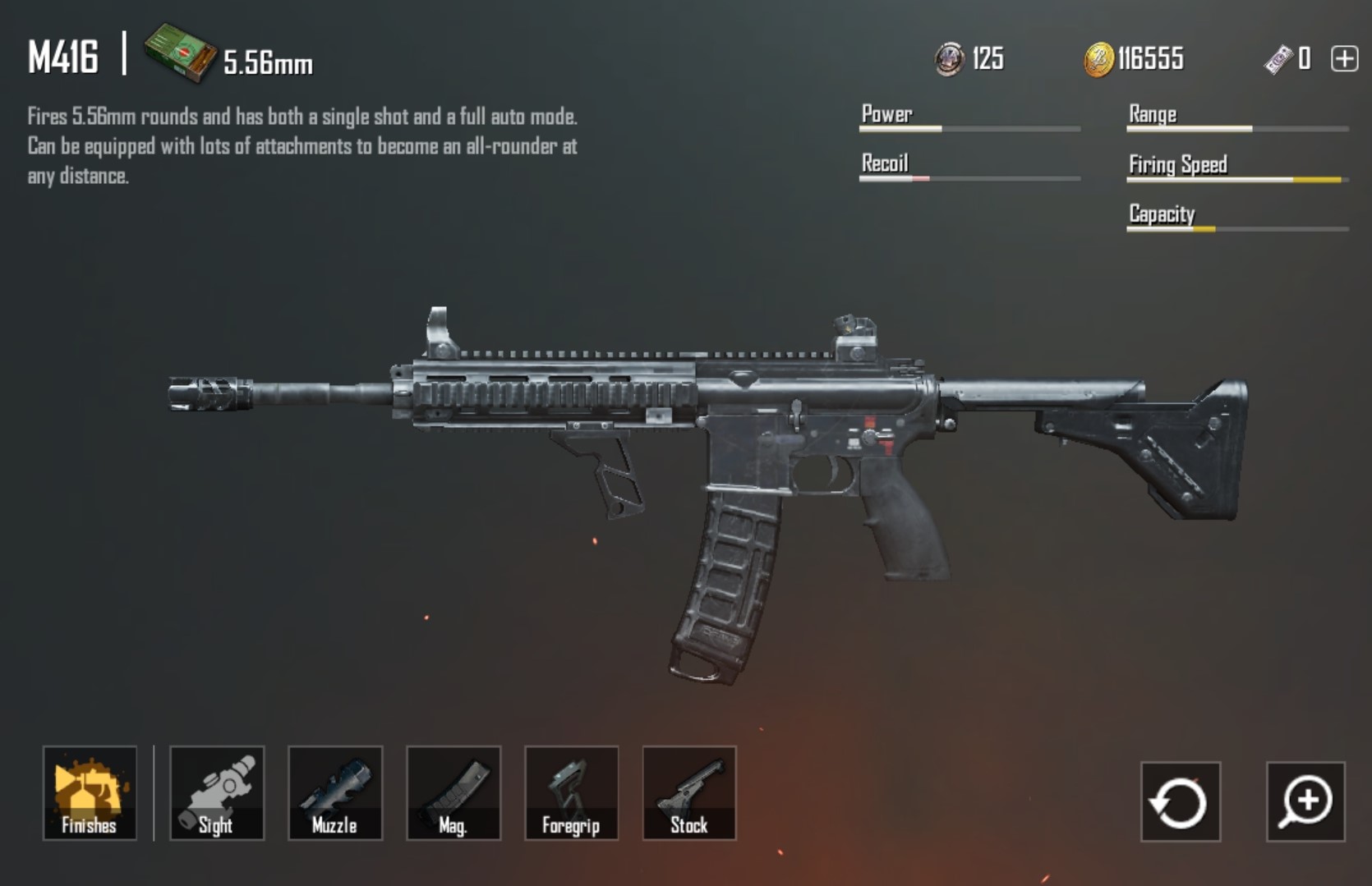Pick the Stock attachment slot
This screenshot has width=1372, height=886.
pos(689,793)
